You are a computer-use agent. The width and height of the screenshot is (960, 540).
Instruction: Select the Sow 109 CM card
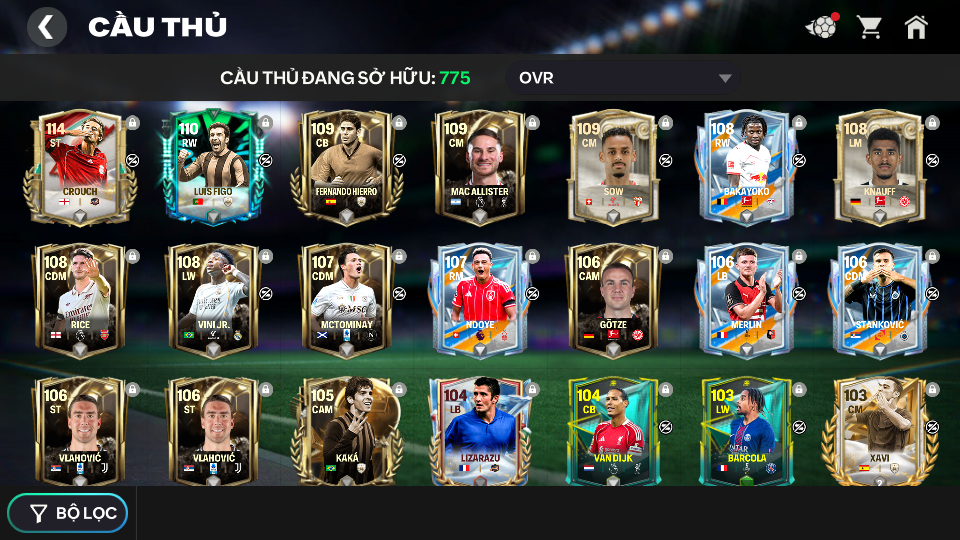tap(612, 167)
